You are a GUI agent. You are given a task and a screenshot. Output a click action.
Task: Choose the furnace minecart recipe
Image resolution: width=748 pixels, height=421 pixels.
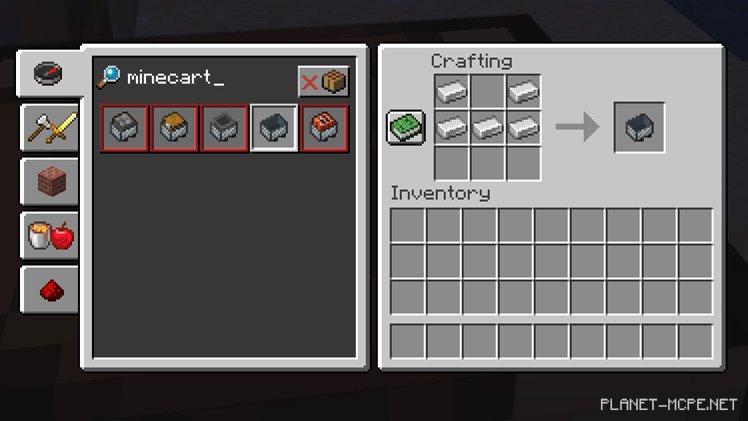(125, 127)
